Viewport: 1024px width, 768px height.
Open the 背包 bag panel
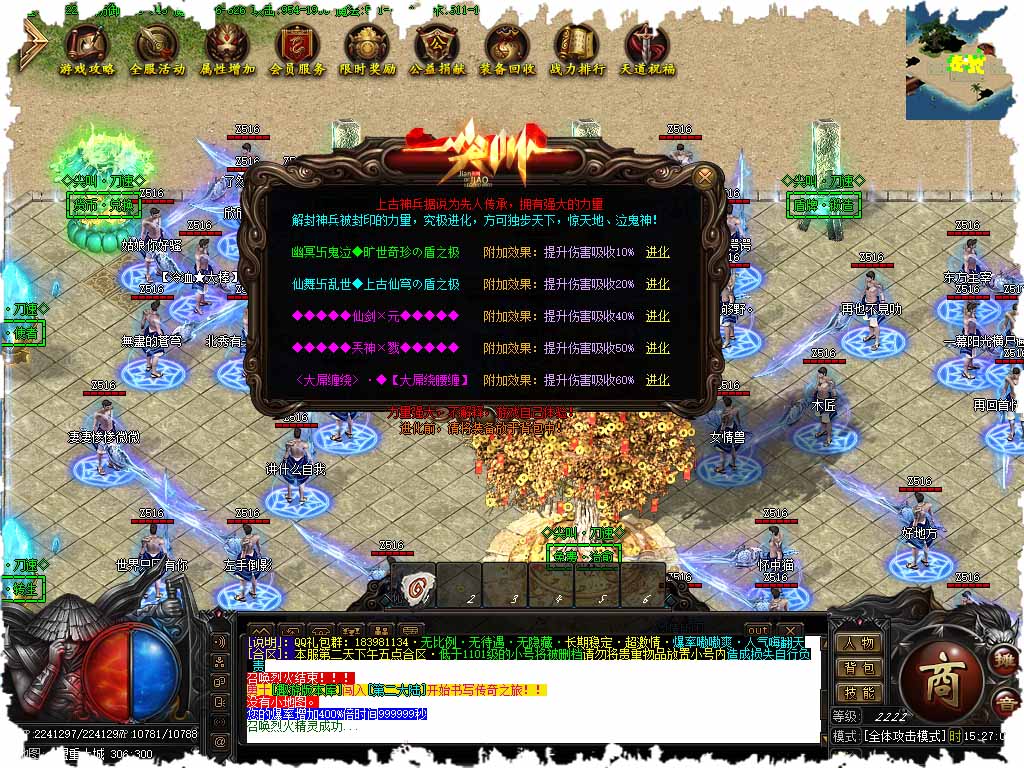(859, 669)
